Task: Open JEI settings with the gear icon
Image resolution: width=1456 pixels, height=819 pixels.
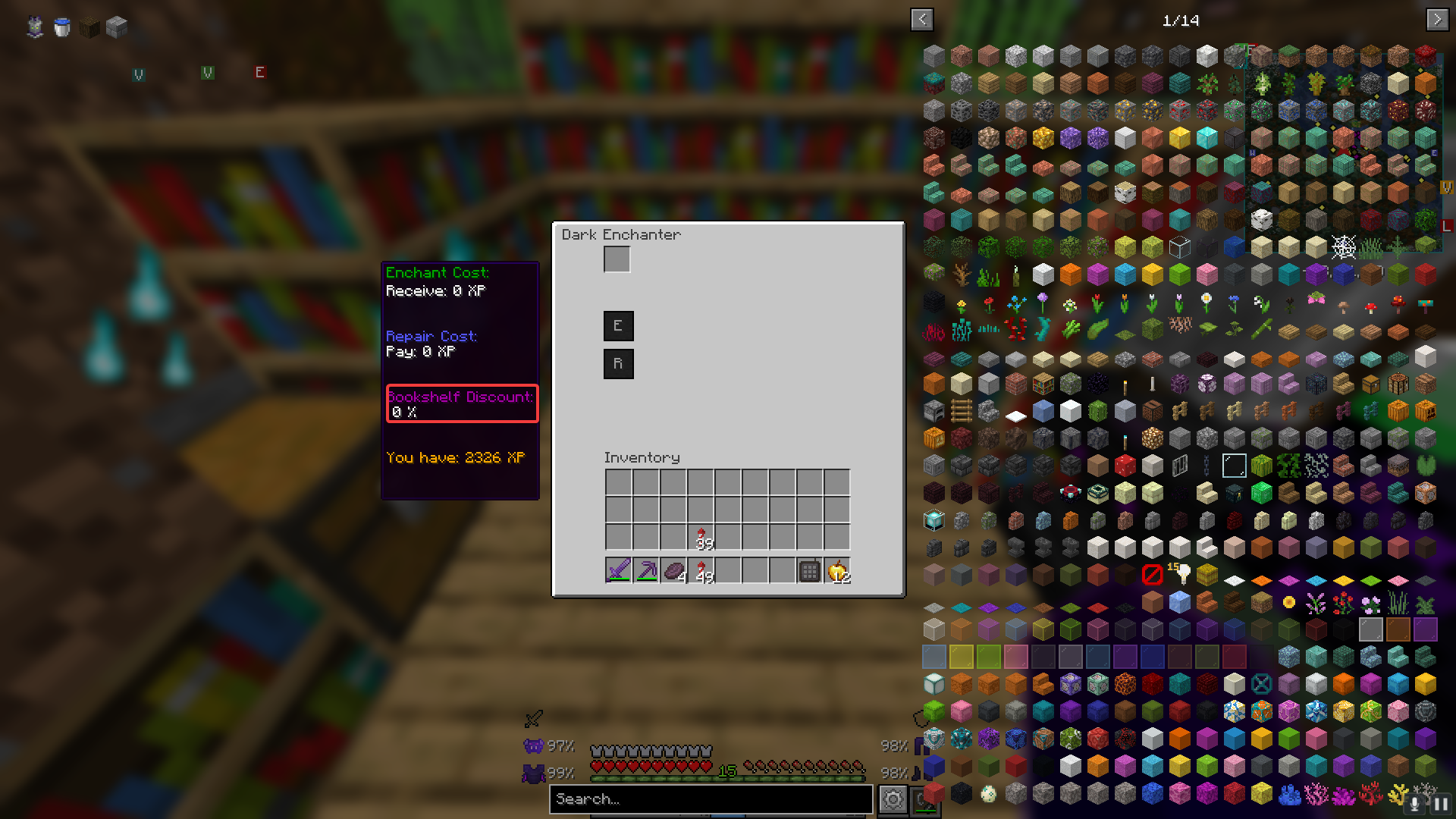Action: pyautogui.click(x=893, y=799)
